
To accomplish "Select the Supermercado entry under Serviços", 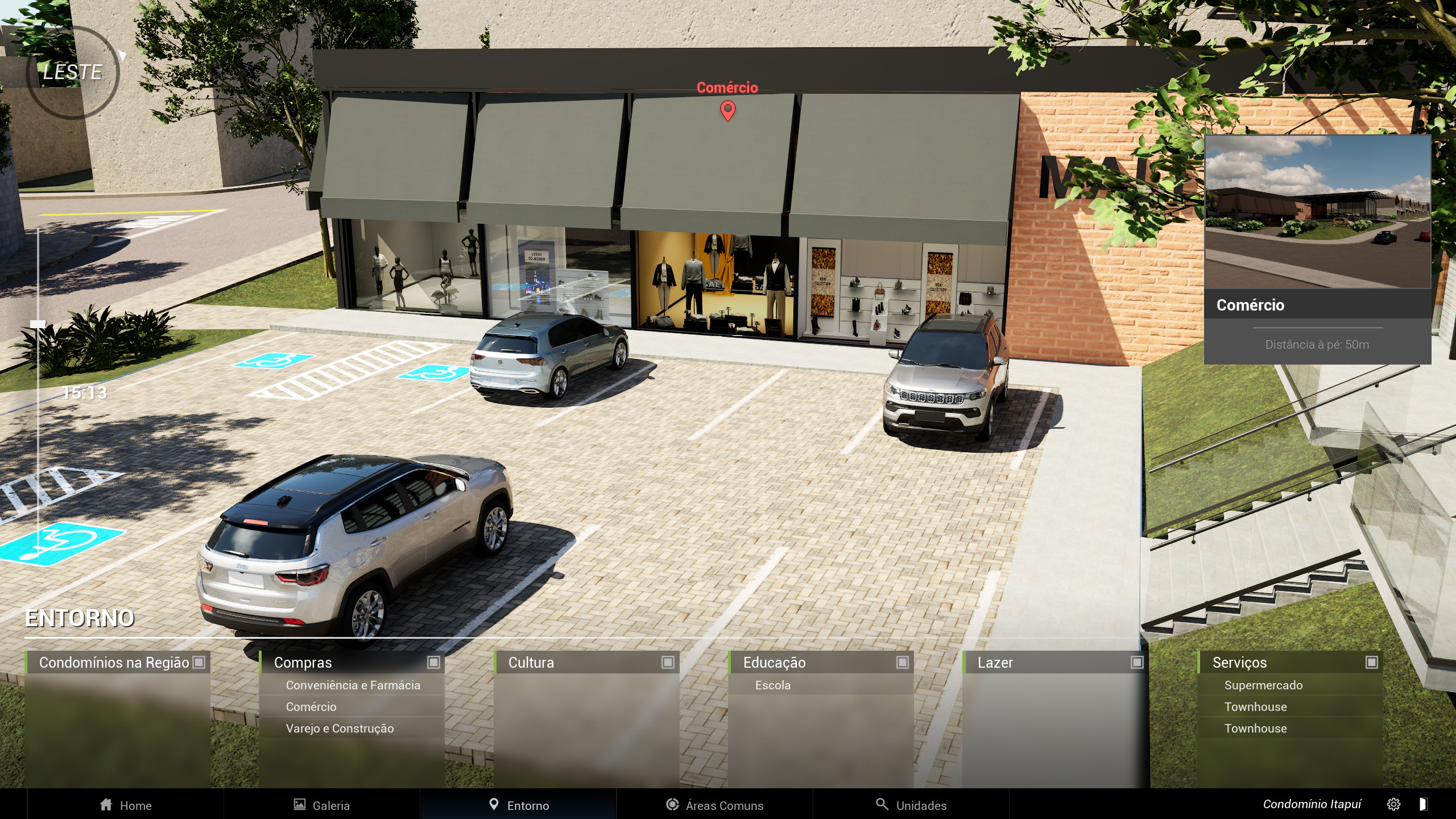I will (1263, 685).
